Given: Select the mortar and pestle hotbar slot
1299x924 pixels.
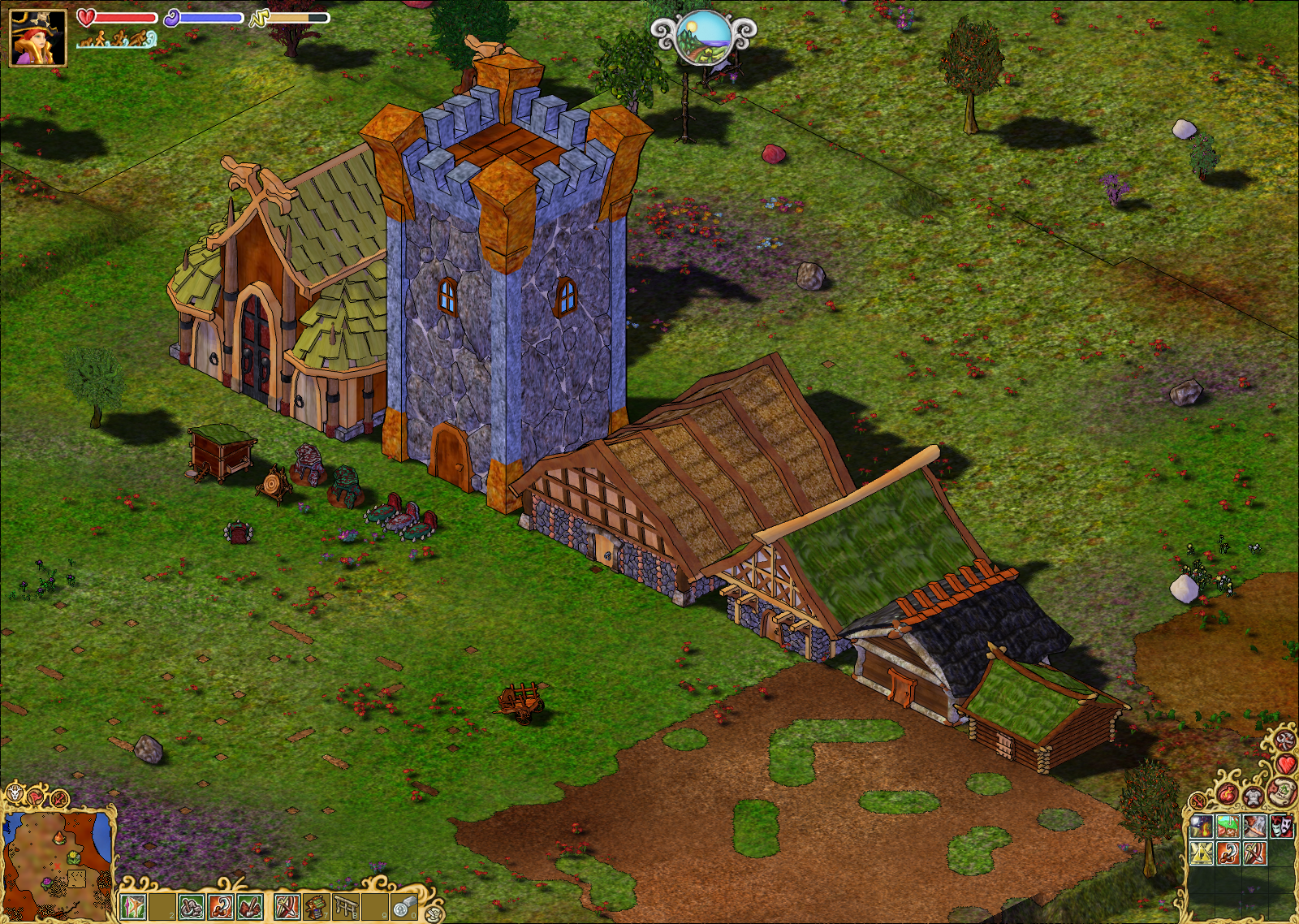Looking at the screenshot, I should tap(192, 906).
